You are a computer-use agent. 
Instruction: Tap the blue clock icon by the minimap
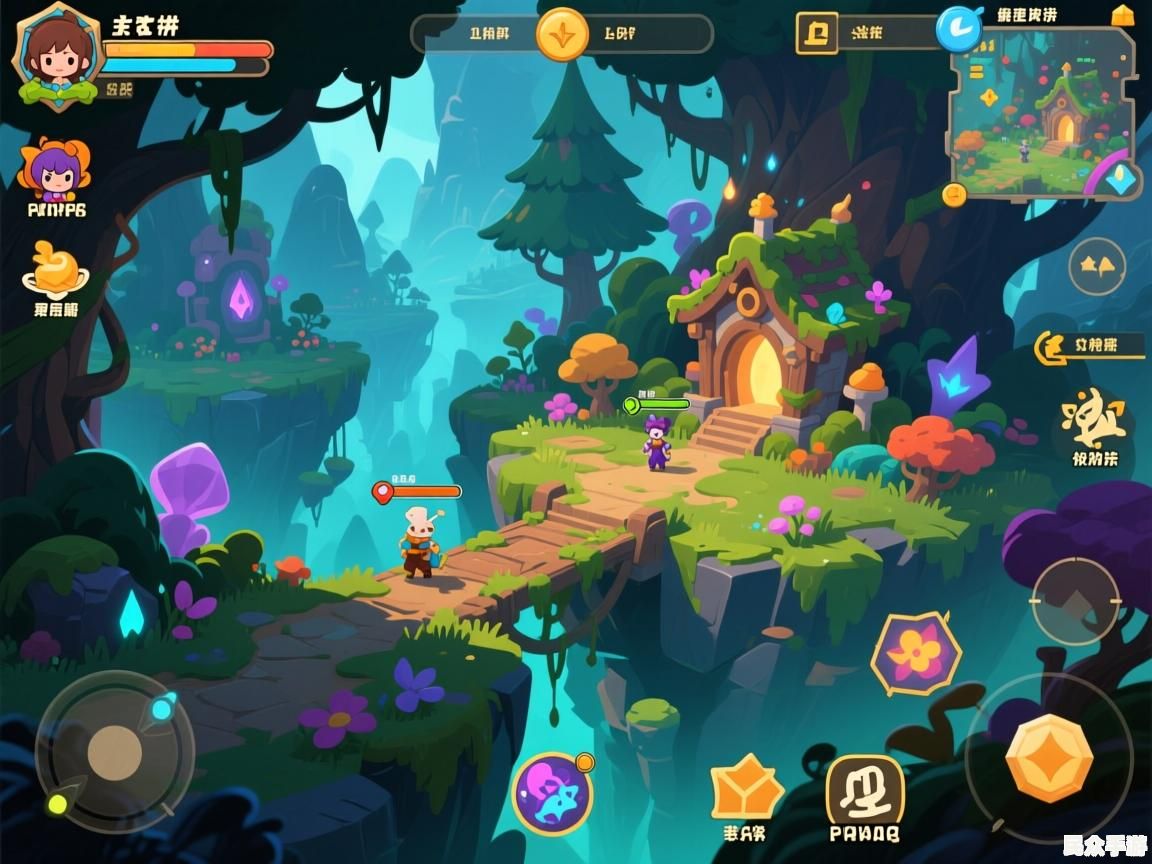point(959,27)
